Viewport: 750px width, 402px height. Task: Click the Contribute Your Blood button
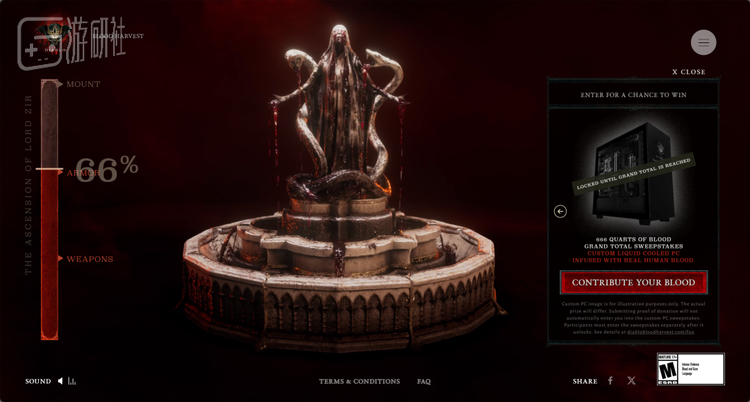tap(633, 283)
